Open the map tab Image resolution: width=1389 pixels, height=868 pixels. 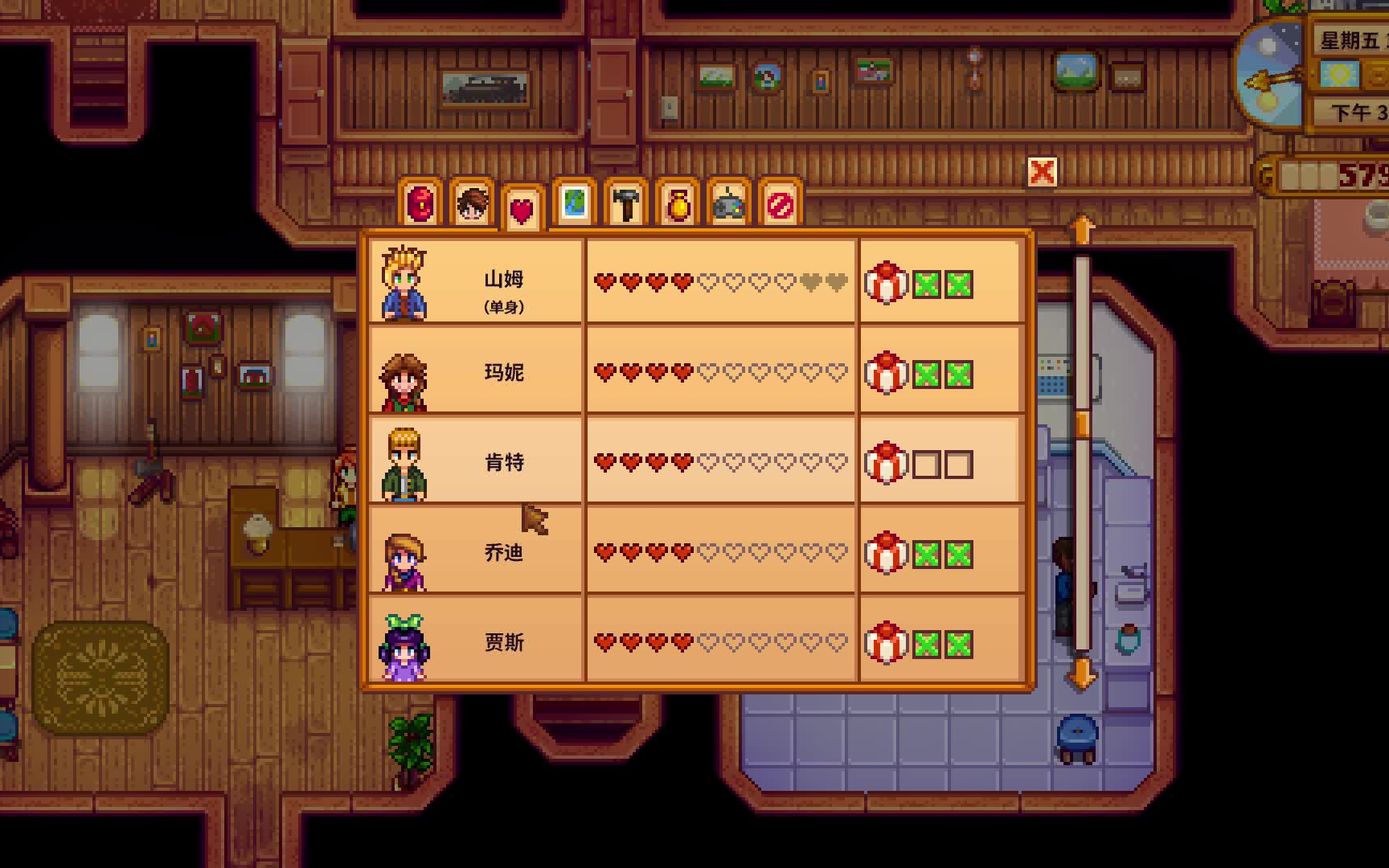click(x=575, y=205)
